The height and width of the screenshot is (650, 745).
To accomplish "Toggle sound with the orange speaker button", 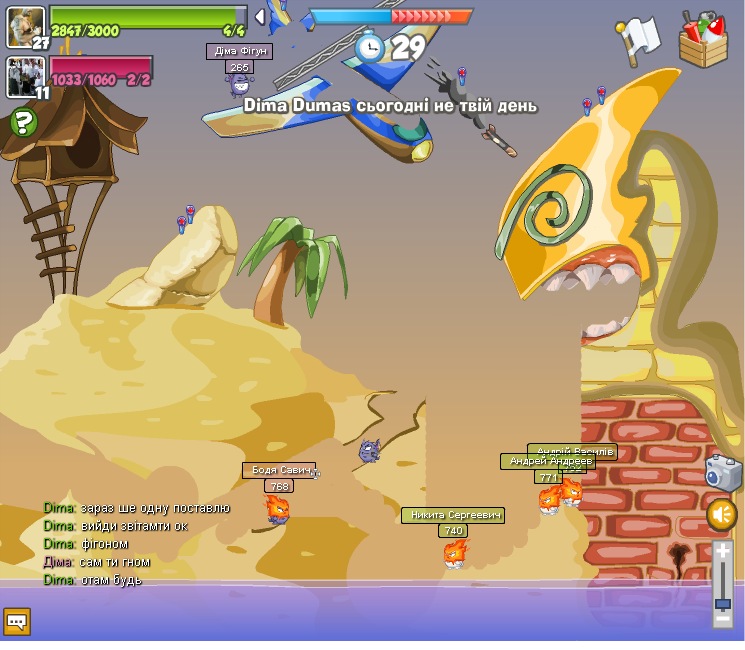I will pyautogui.click(x=722, y=515).
